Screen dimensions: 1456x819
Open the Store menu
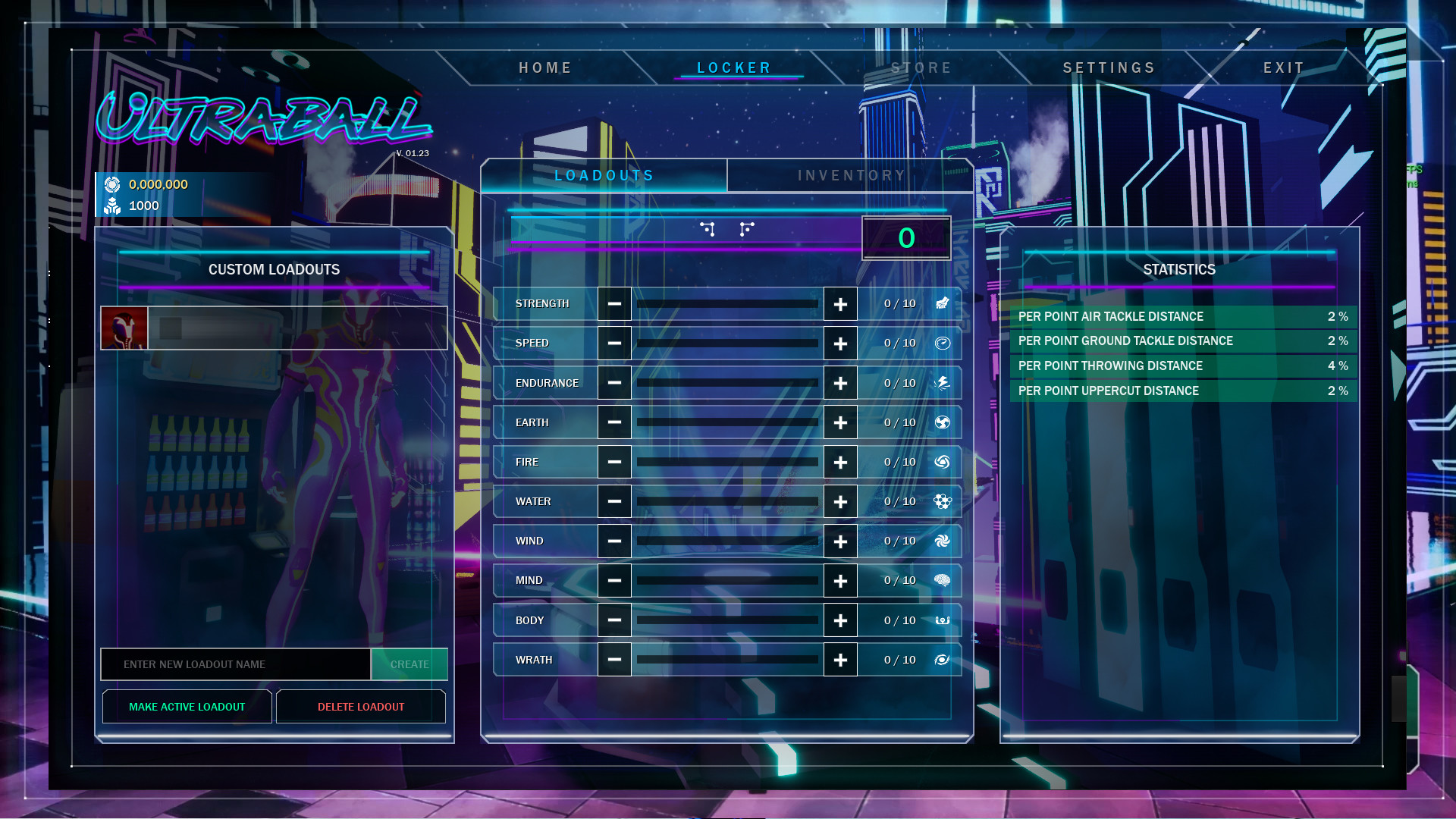pyautogui.click(x=921, y=67)
